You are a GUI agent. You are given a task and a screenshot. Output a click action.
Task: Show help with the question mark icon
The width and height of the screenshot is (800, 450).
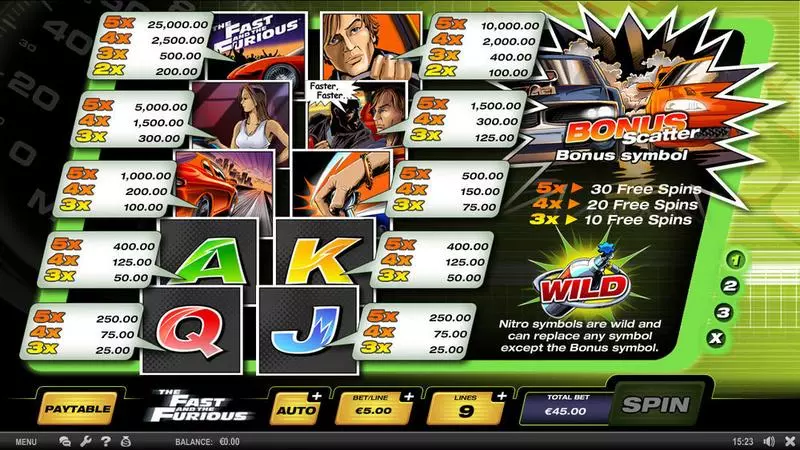(103, 441)
